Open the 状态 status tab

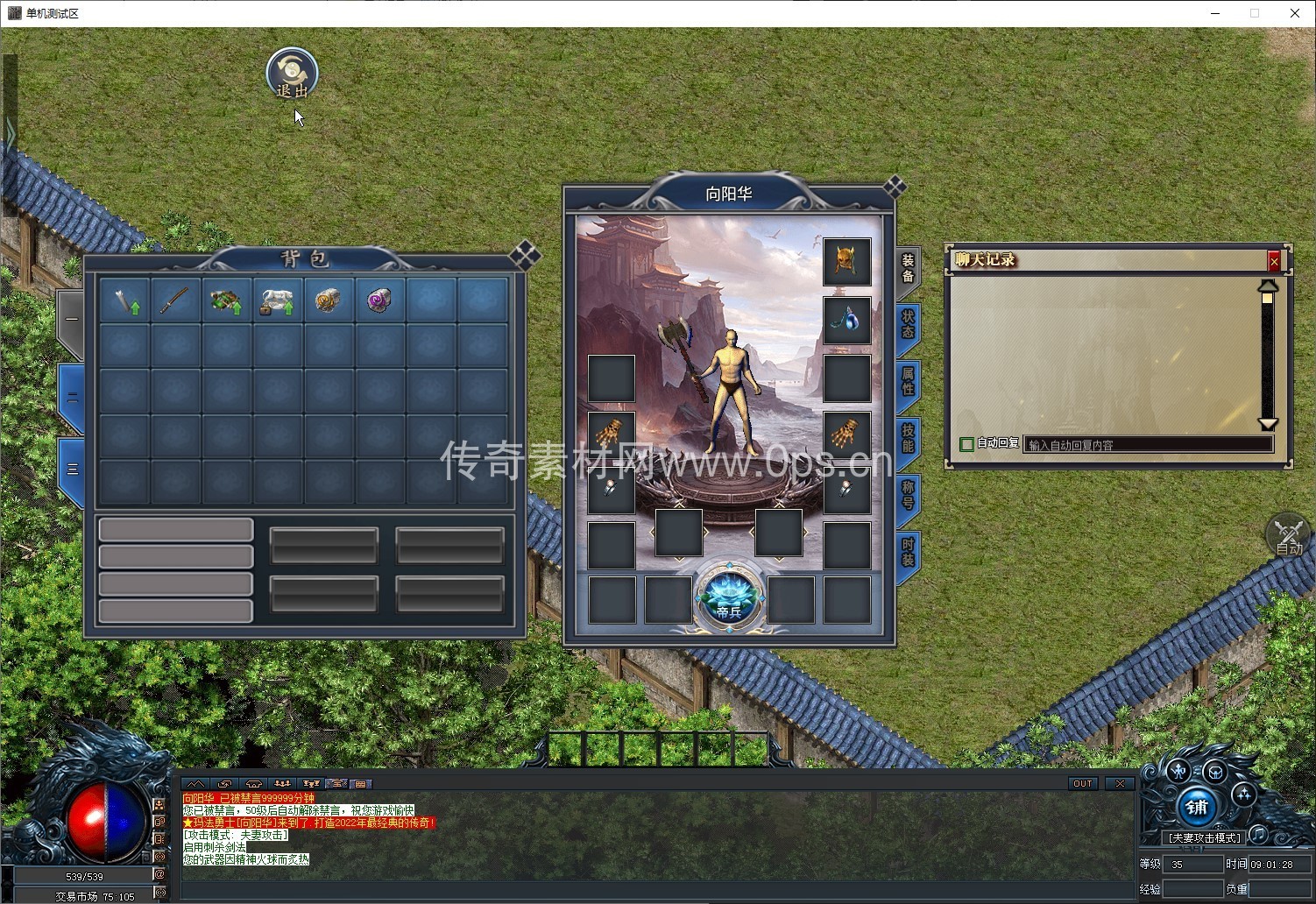pos(909,324)
